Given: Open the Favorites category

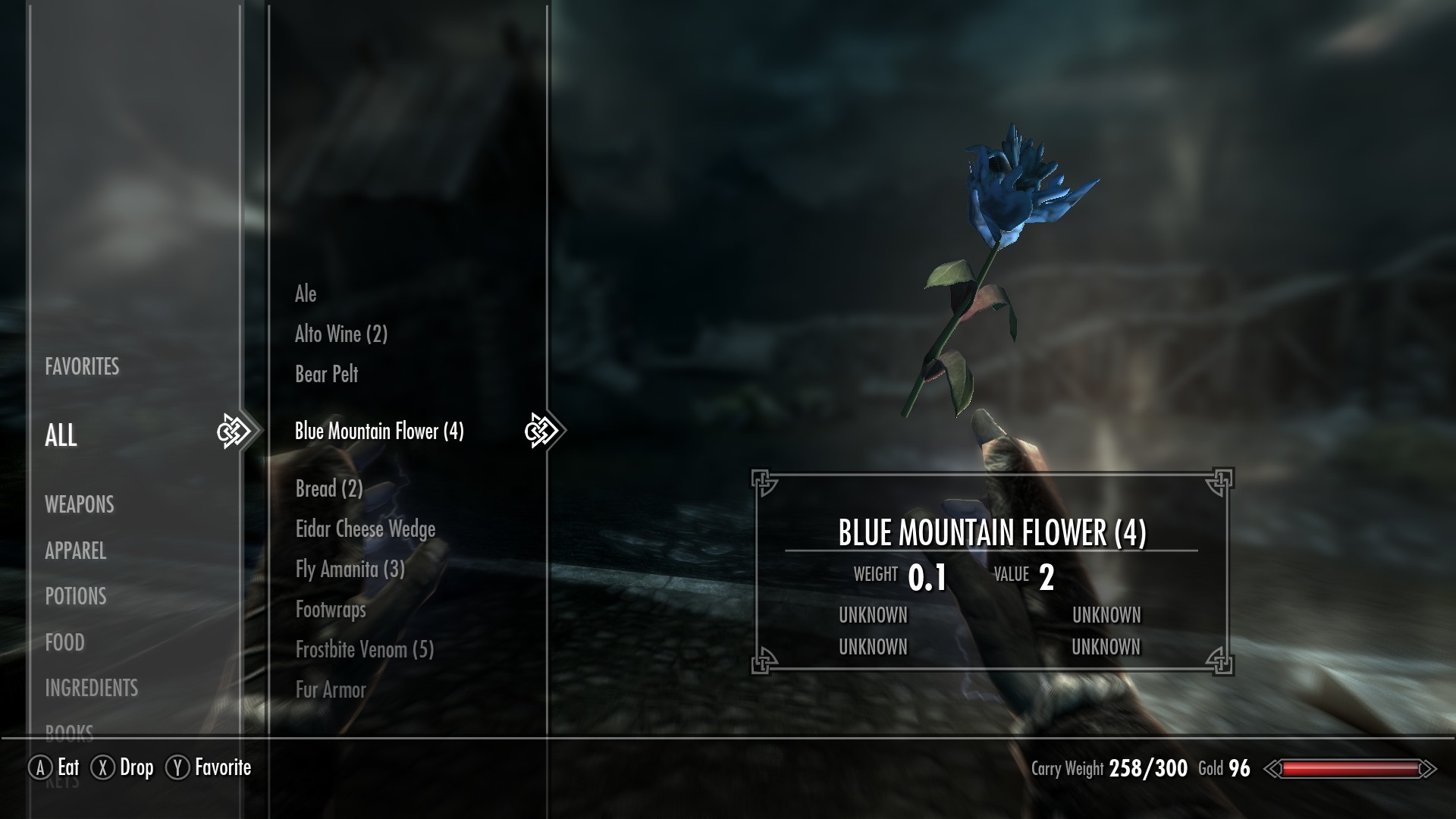Looking at the screenshot, I should pyautogui.click(x=82, y=367).
